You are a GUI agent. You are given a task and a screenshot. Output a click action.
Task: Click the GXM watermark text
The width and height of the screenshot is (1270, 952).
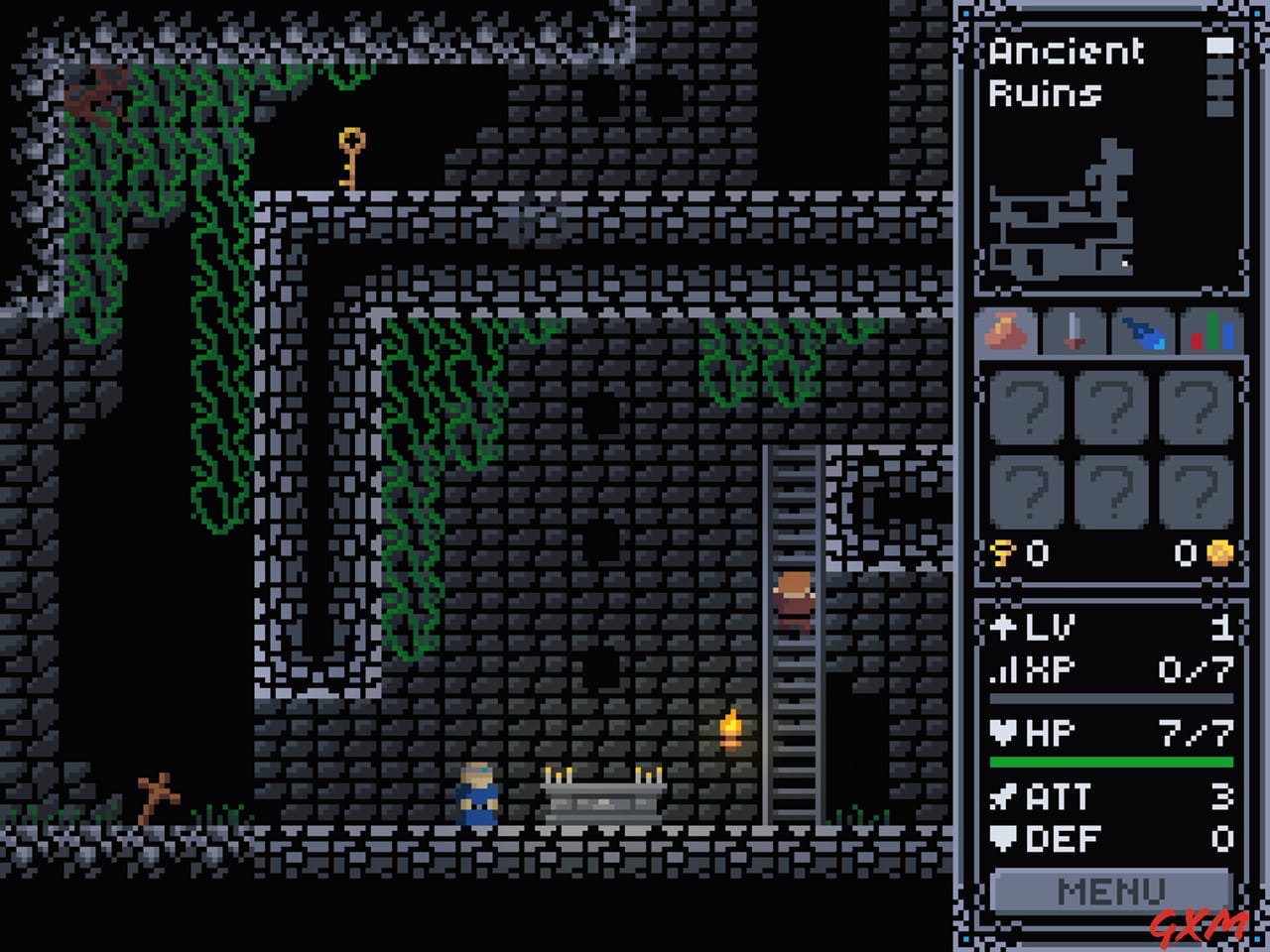(1201, 927)
